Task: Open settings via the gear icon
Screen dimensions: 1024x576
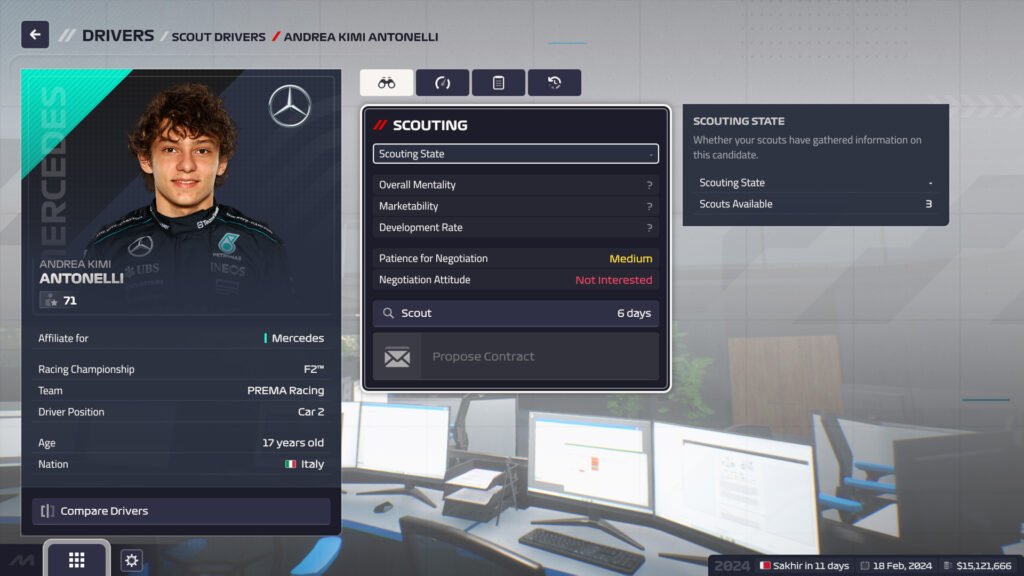Action: [x=131, y=560]
